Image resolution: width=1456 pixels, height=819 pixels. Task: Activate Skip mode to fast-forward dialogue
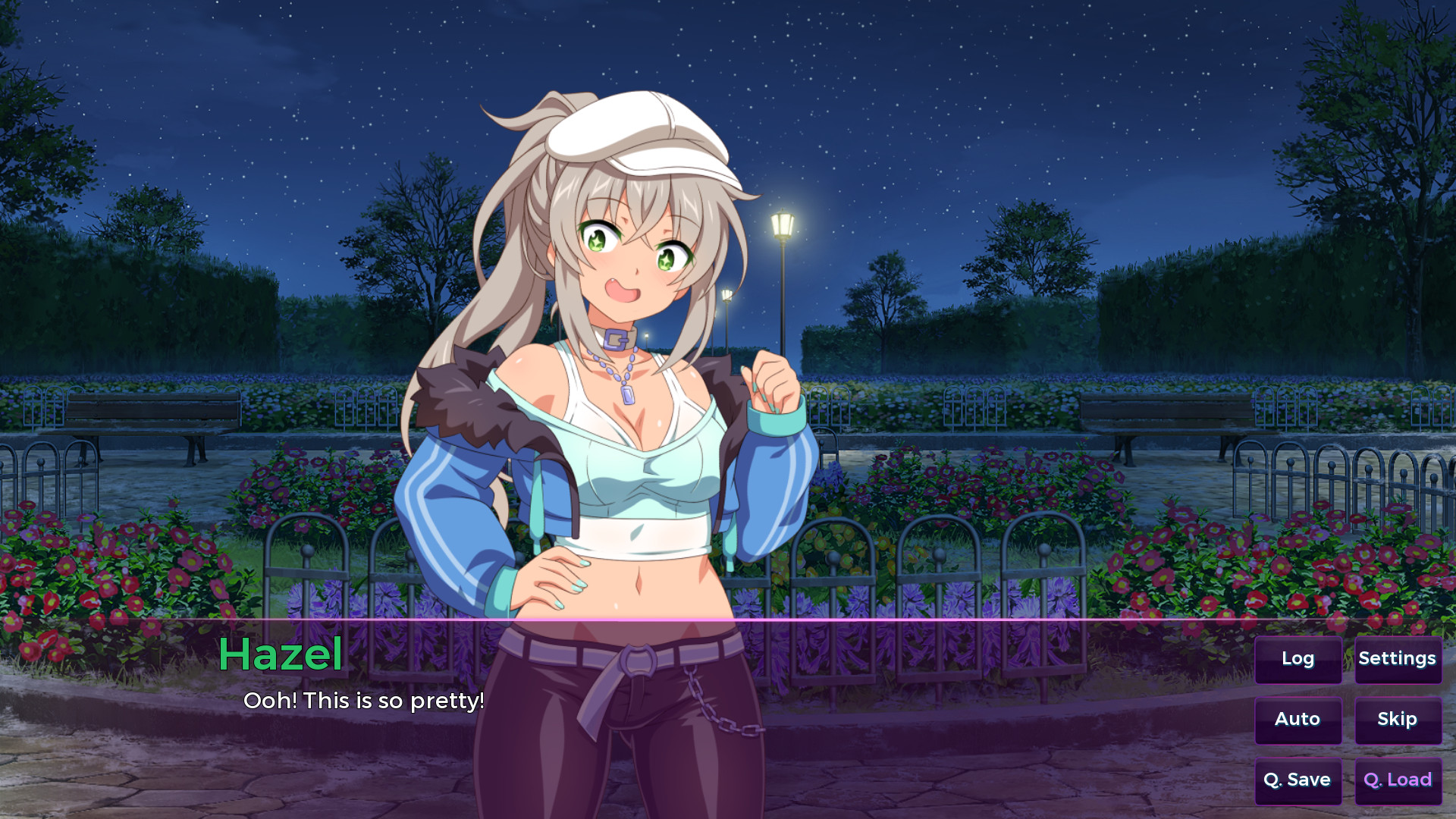pos(1398,719)
